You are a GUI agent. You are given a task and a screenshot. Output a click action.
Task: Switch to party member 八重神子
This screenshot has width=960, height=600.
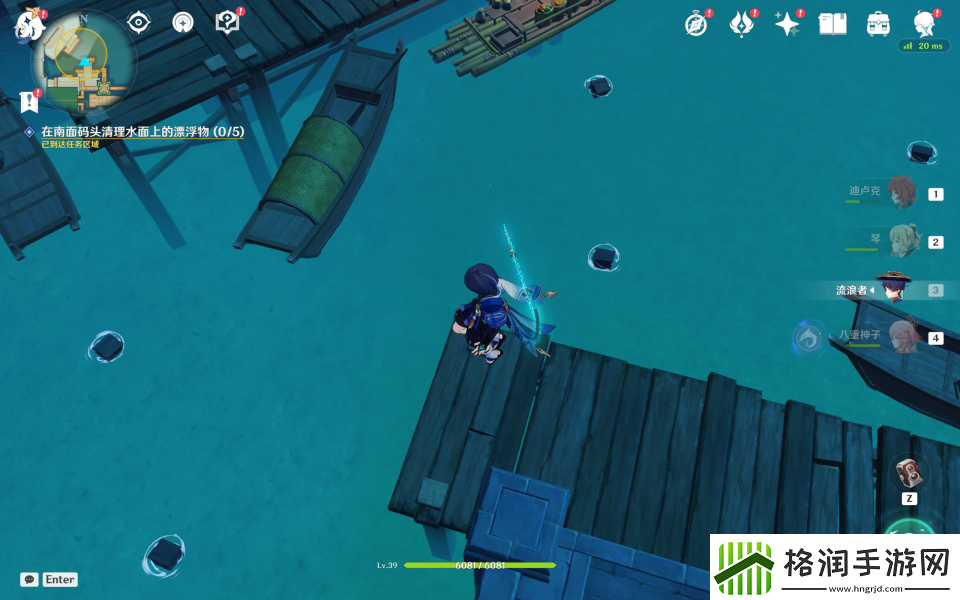point(900,337)
